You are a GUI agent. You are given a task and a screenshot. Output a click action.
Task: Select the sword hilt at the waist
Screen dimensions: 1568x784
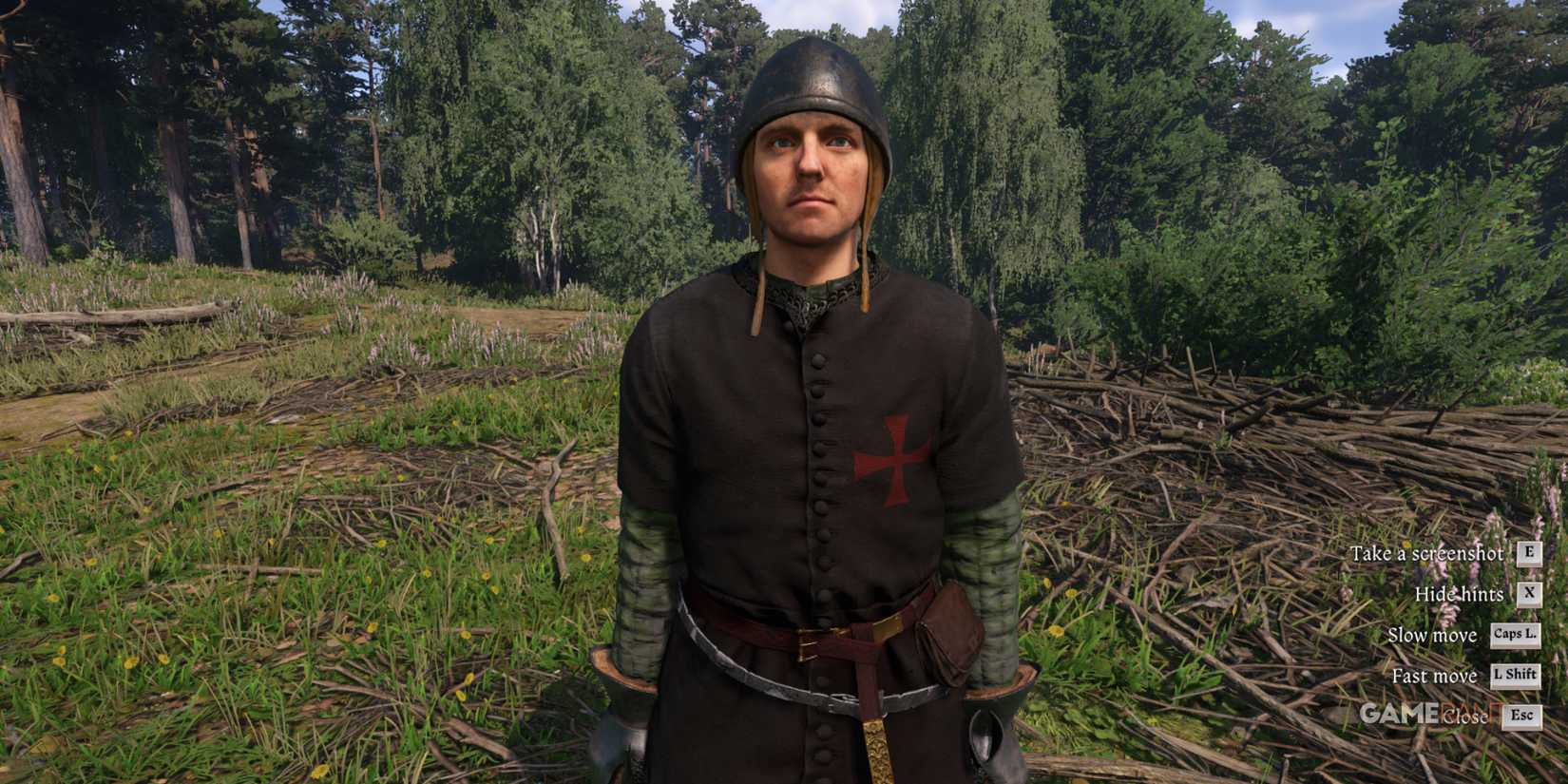pos(875,741)
